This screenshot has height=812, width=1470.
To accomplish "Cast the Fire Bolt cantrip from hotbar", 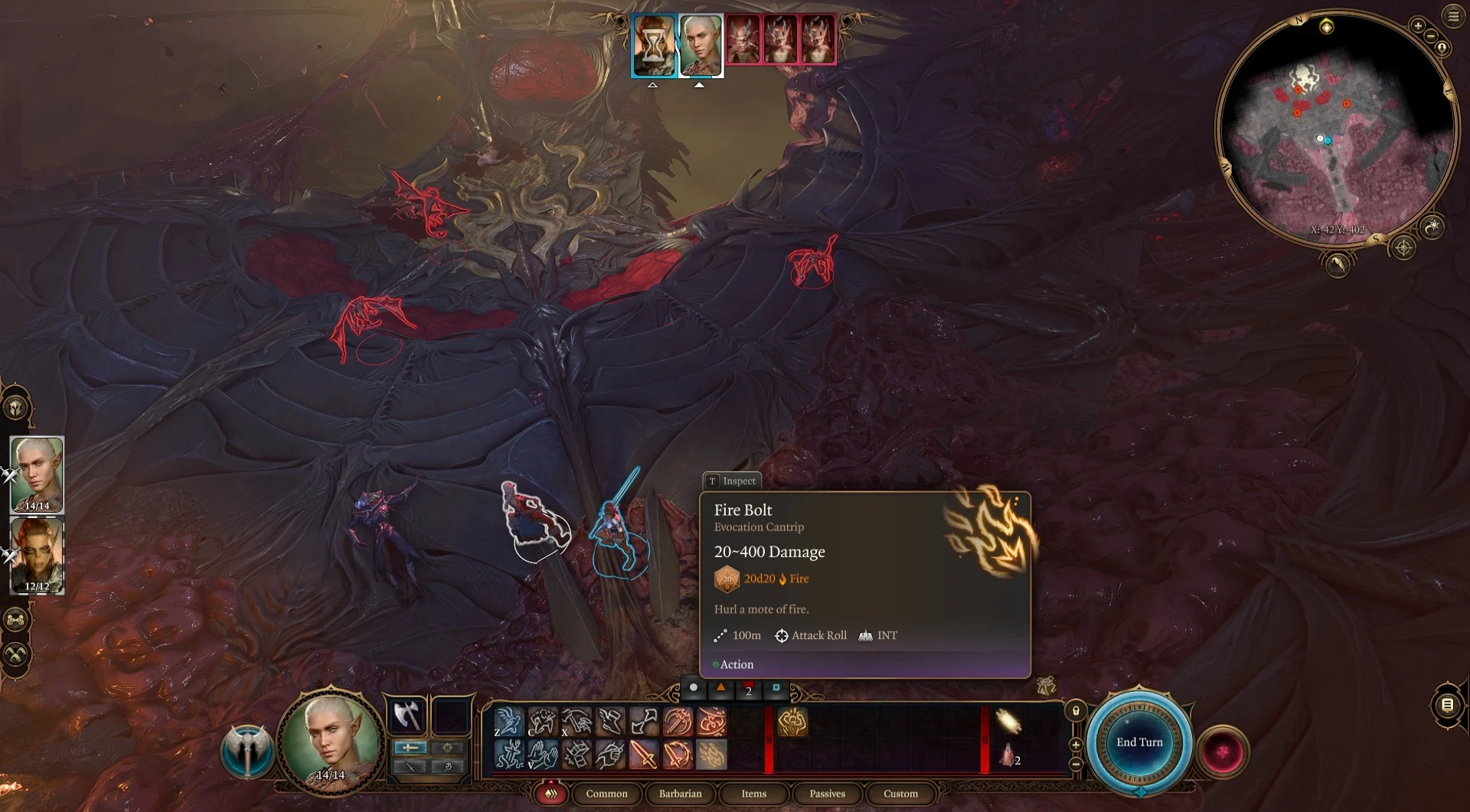I will click(x=711, y=755).
